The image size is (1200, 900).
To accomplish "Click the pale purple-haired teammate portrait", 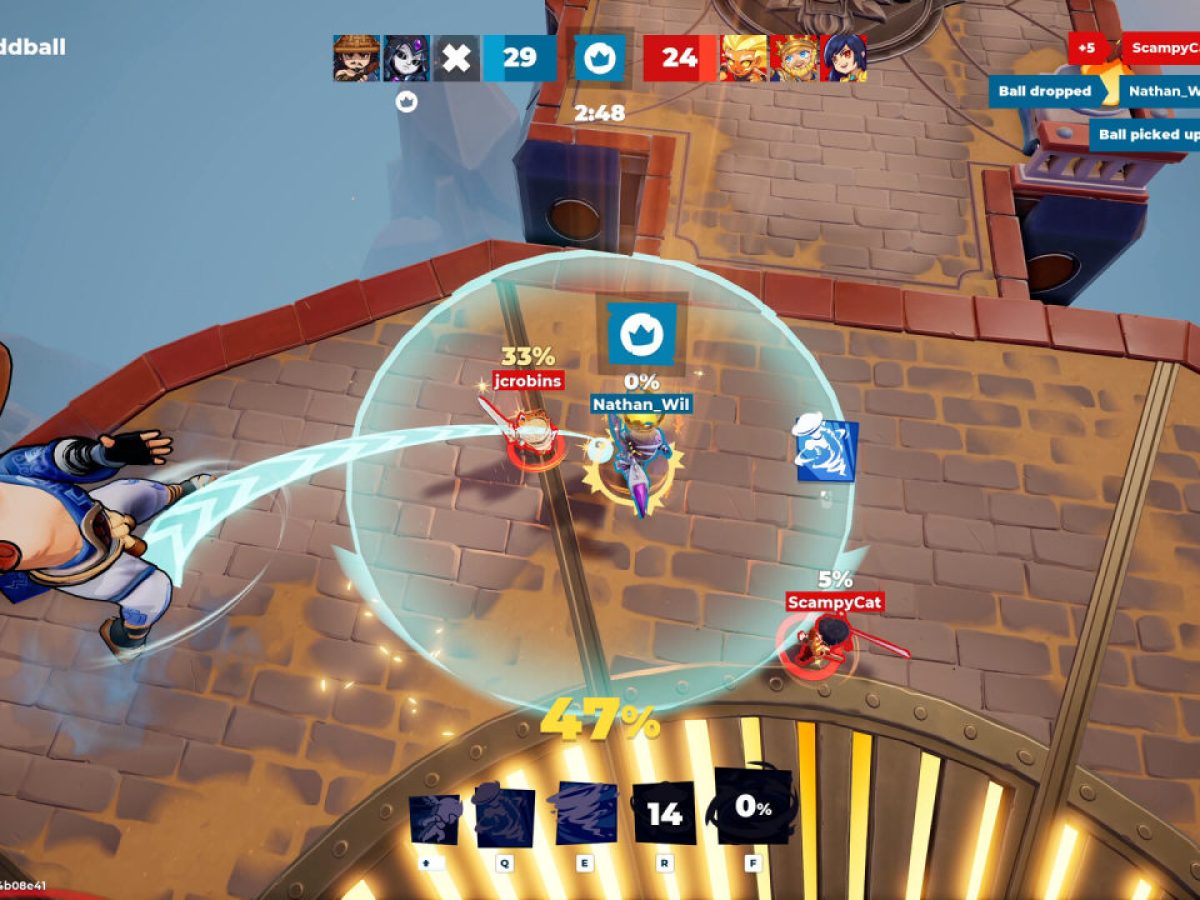I will [406, 58].
